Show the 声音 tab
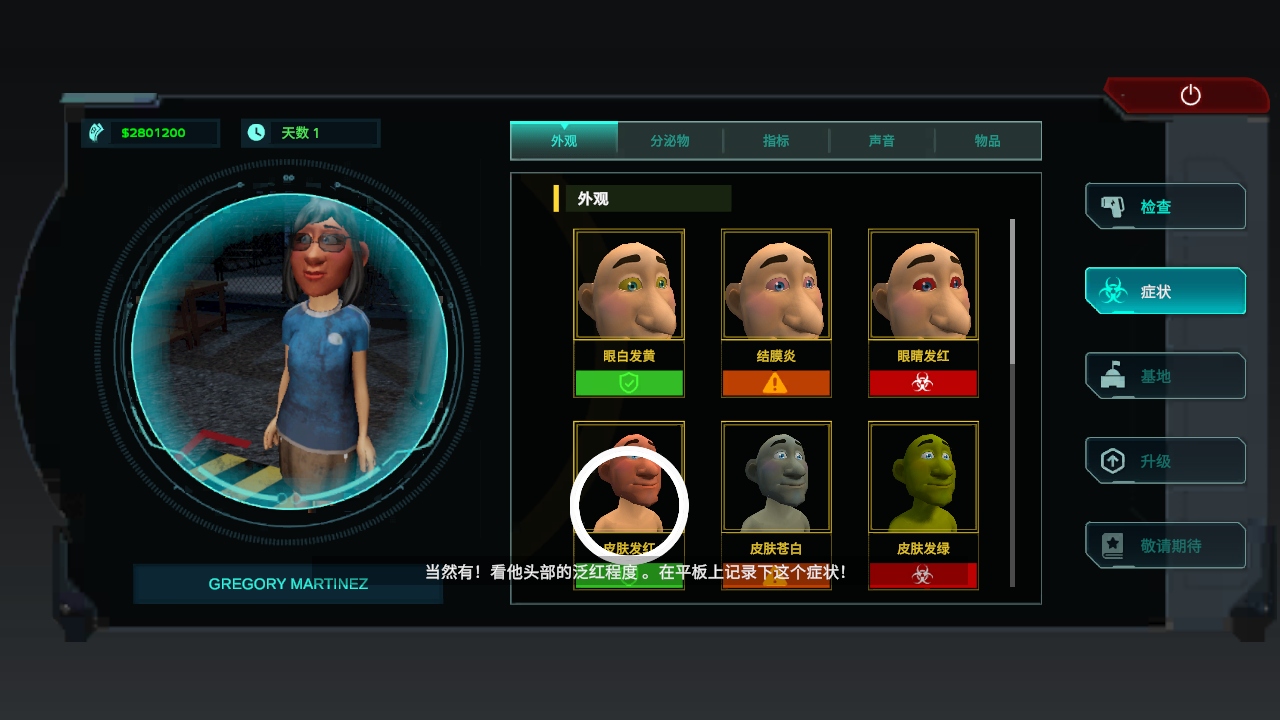Viewport: 1280px width, 720px height. [x=882, y=141]
